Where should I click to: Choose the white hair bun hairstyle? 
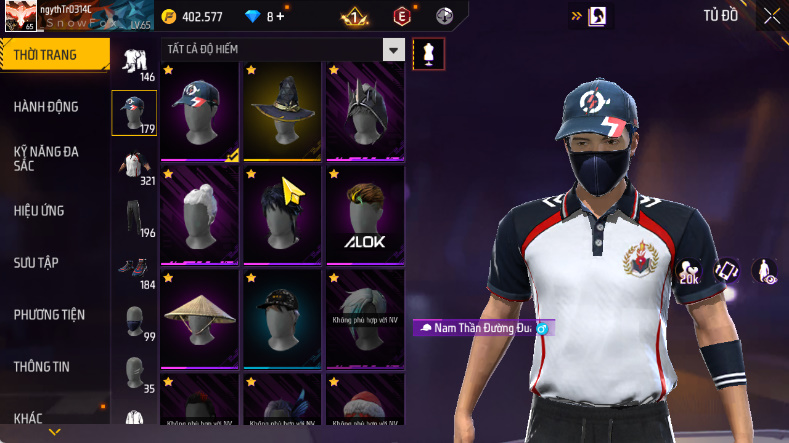point(200,216)
